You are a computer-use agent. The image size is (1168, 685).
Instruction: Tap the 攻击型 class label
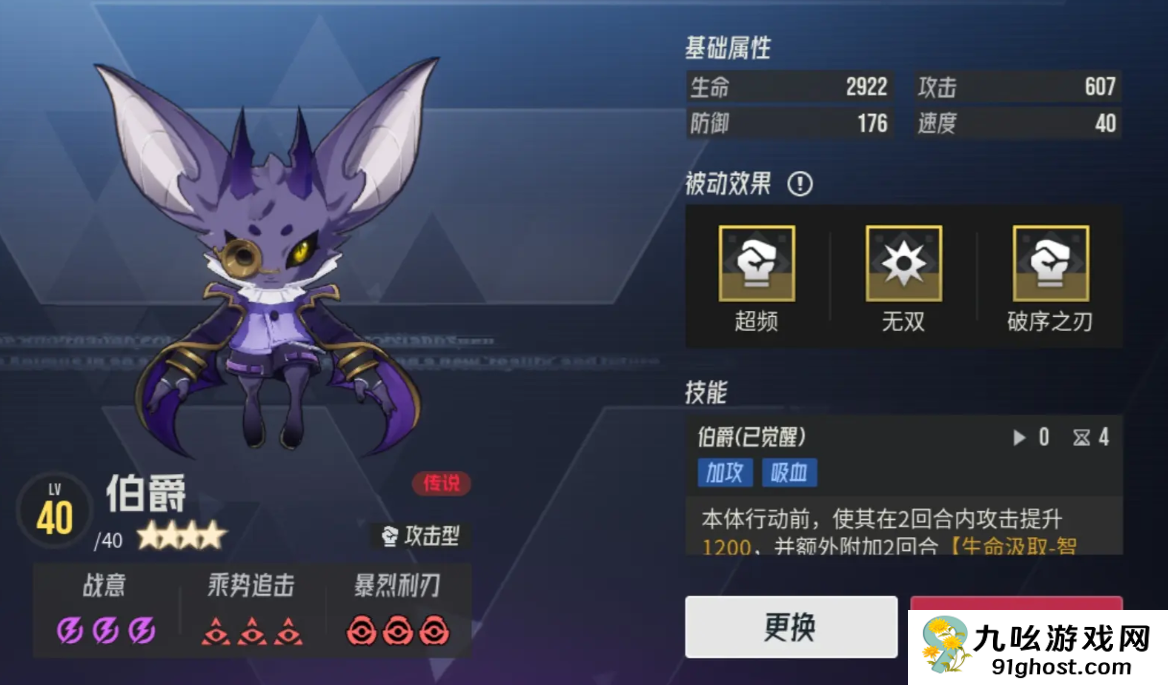pos(420,536)
